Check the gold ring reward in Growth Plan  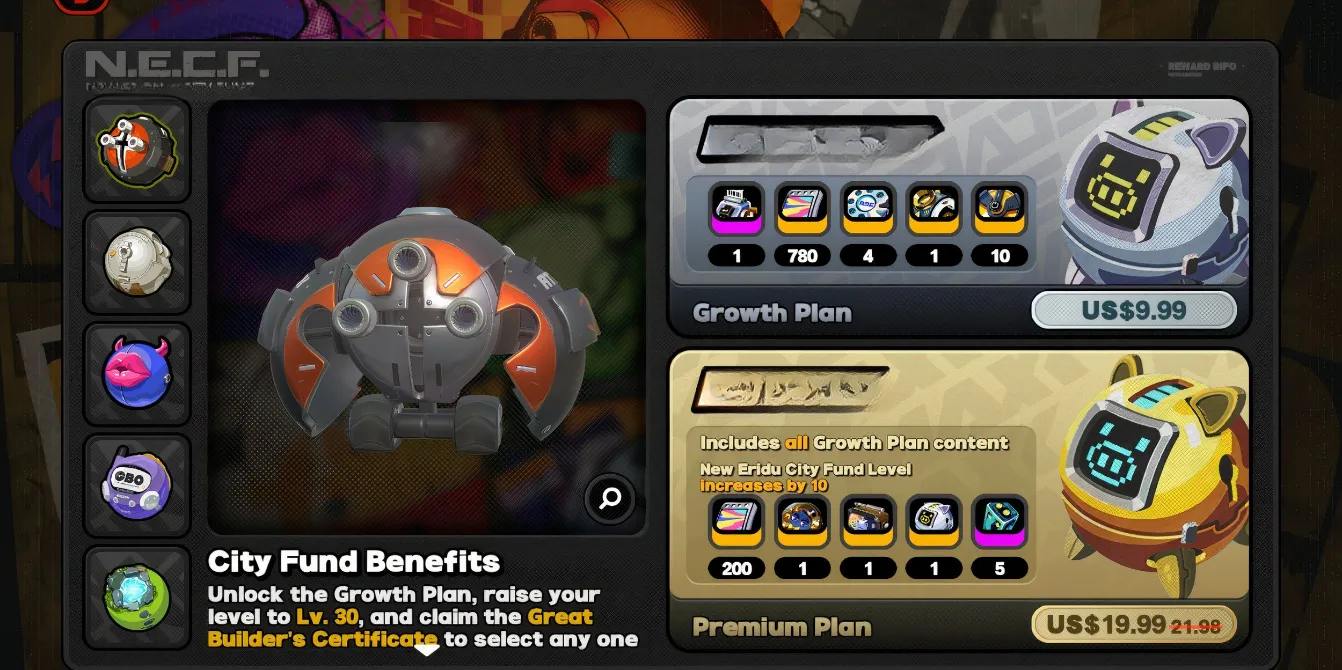click(x=934, y=208)
